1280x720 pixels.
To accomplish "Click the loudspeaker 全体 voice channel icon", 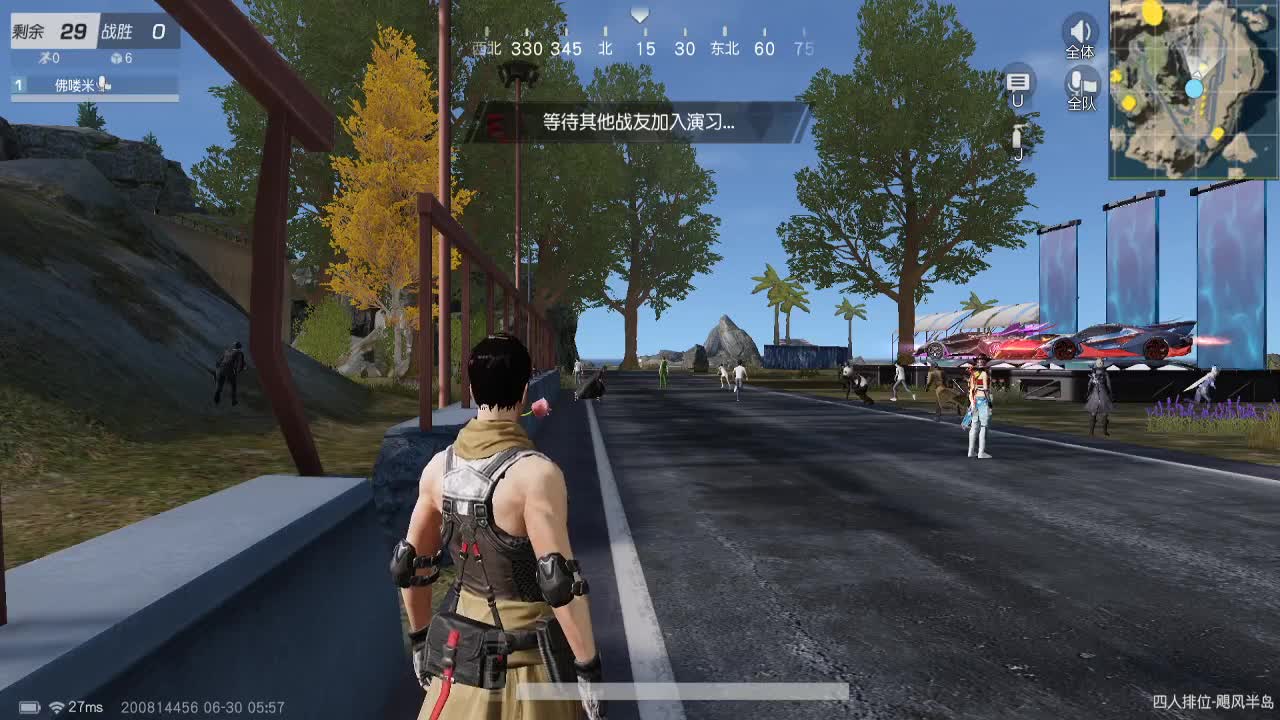I will point(1079,31).
